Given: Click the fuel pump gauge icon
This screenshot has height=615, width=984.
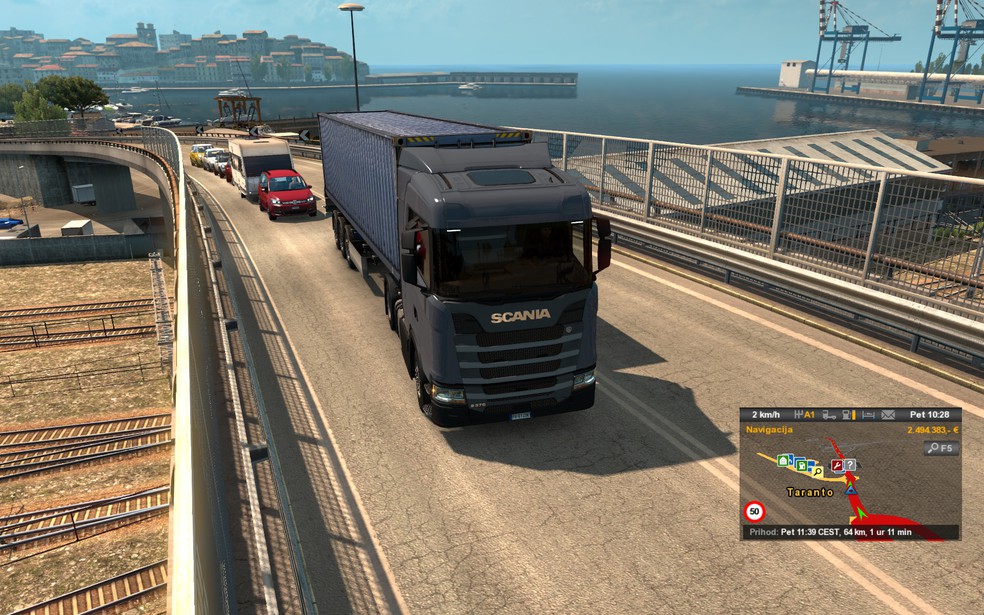Looking at the screenshot, I should tap(847, 414).
